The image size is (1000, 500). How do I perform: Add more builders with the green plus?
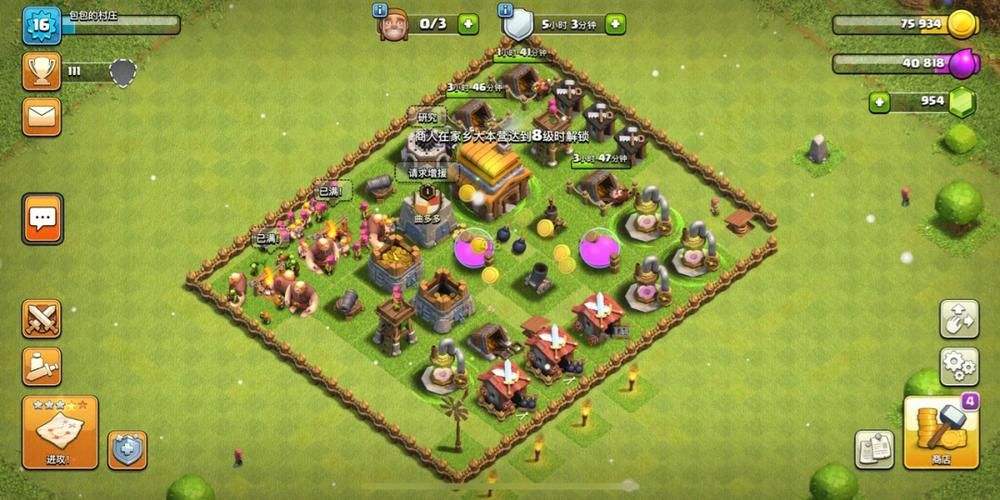[468, 23]
